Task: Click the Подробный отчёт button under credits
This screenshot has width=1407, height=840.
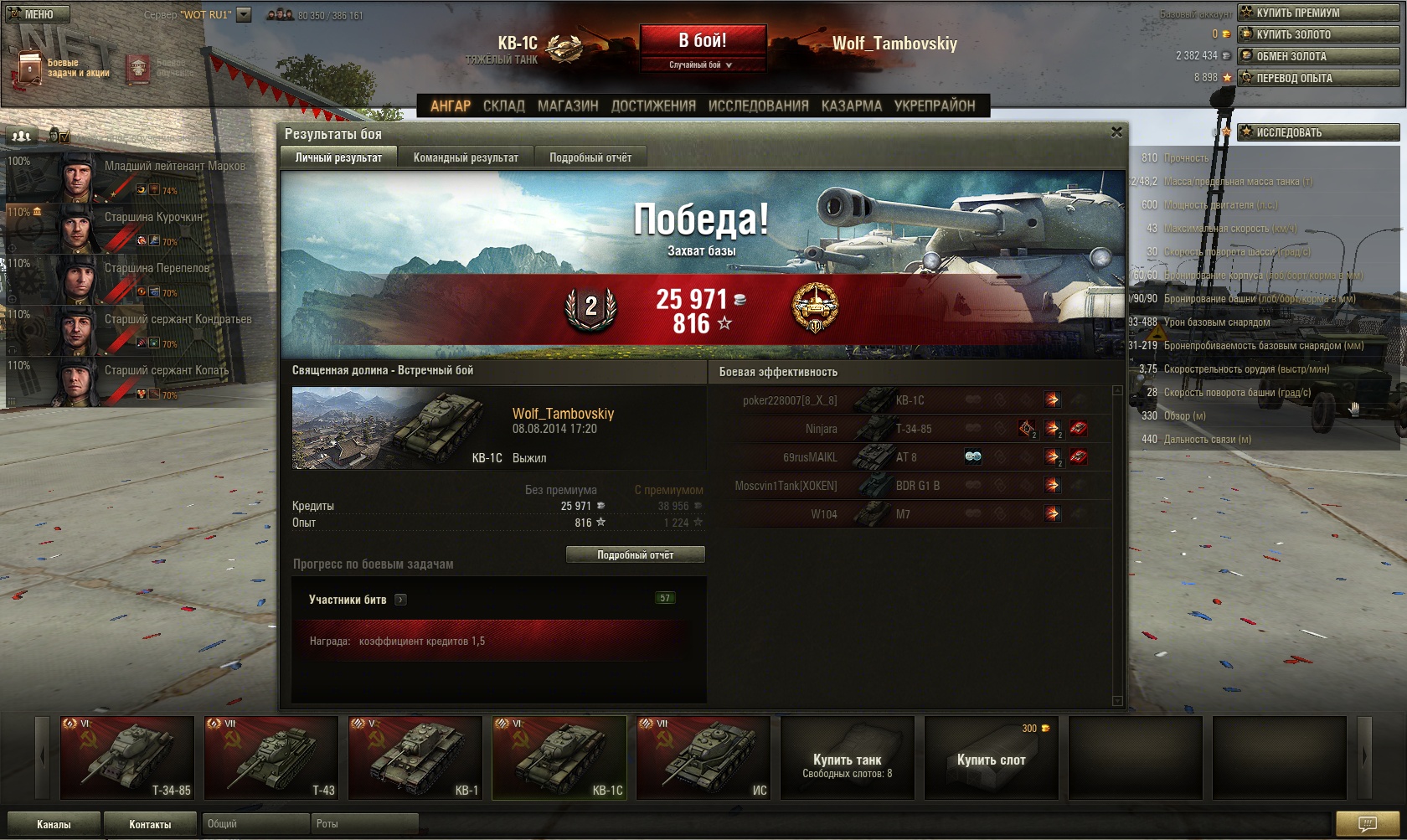Action: click(x=635, y=554)
